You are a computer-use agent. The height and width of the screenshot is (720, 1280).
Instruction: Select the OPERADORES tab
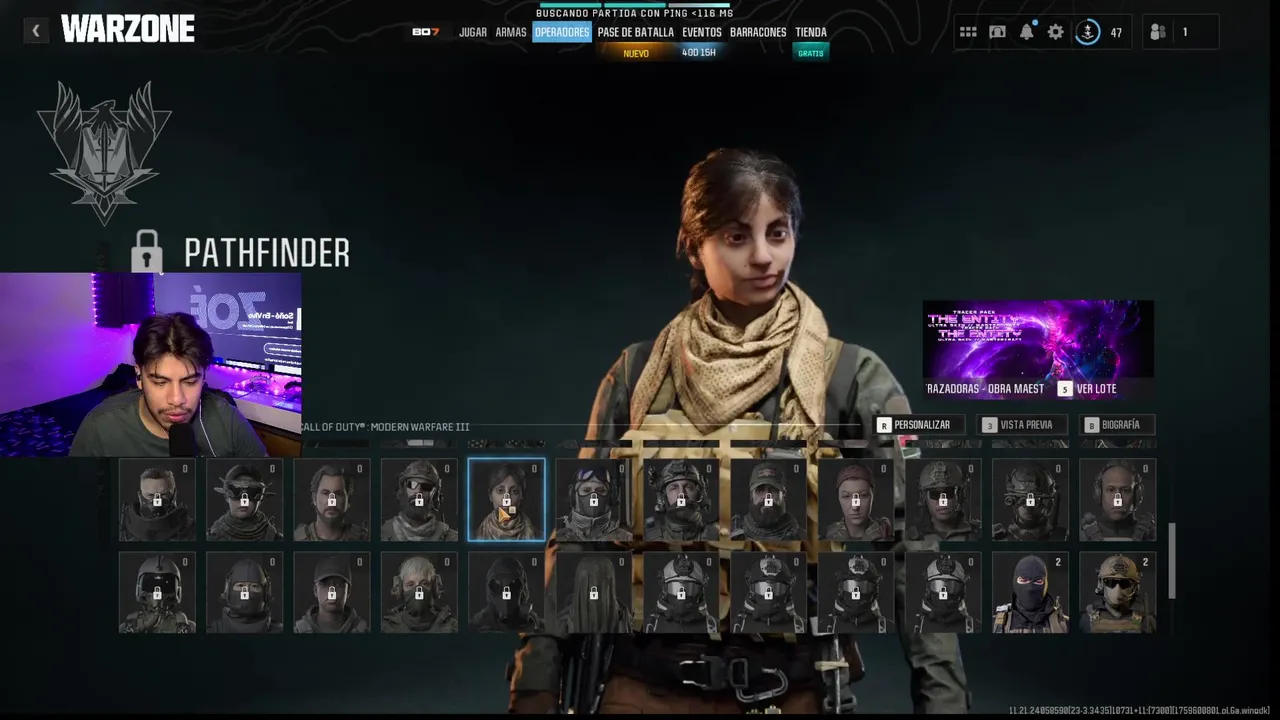(x=561, y=32)
